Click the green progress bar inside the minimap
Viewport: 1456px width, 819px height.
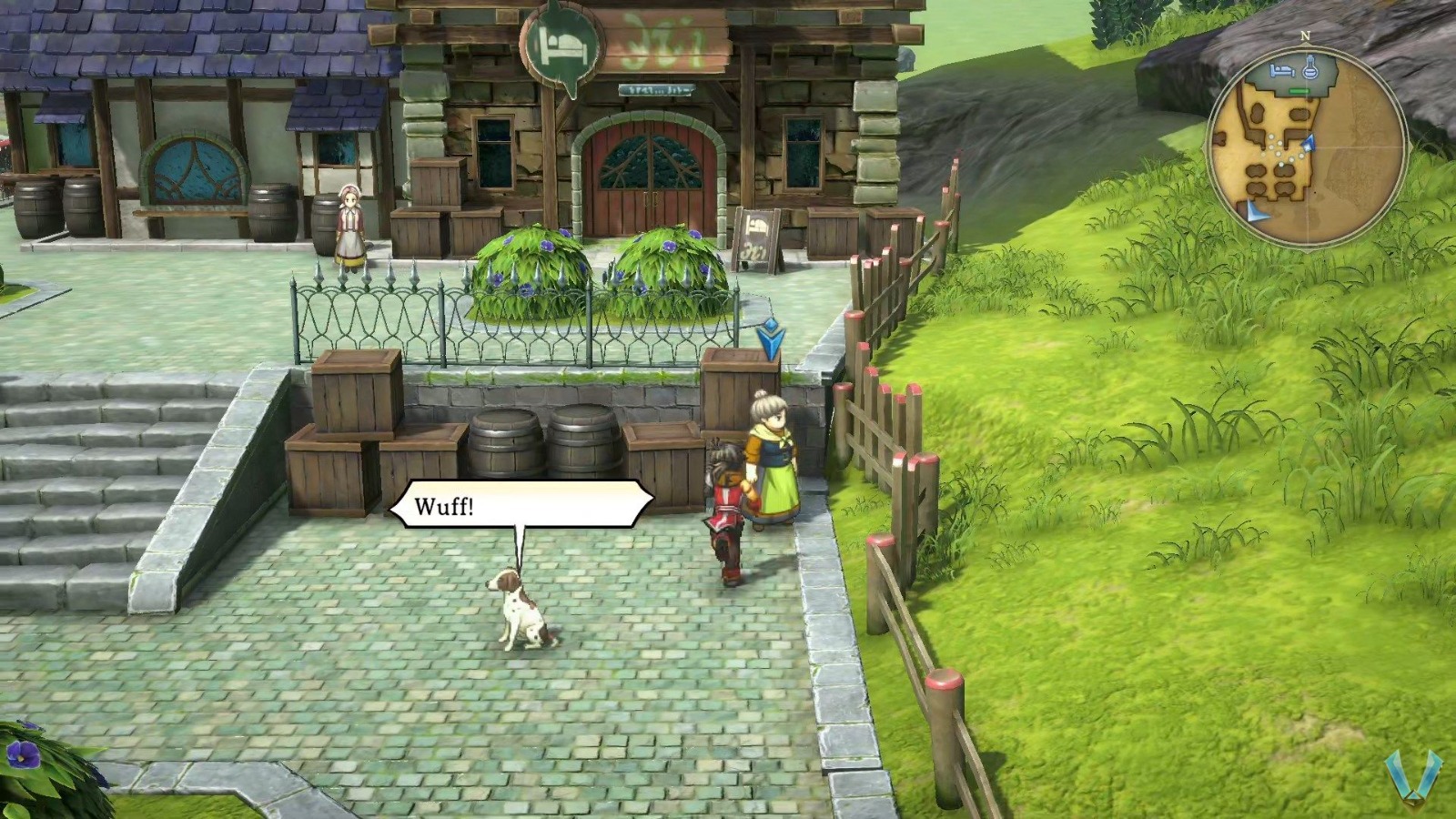(1299, 90)
